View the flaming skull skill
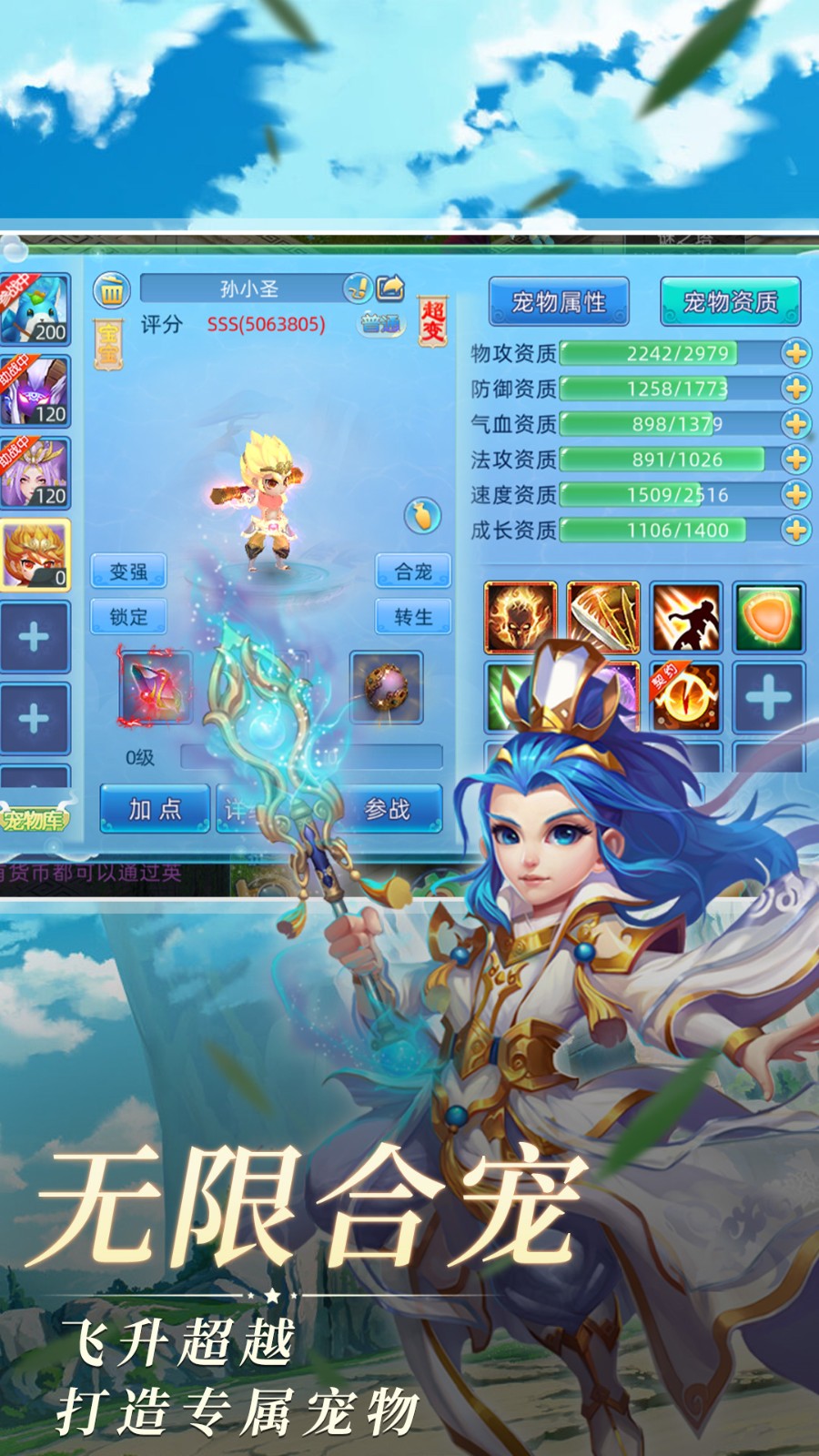819x1456 pixels. 520,618
